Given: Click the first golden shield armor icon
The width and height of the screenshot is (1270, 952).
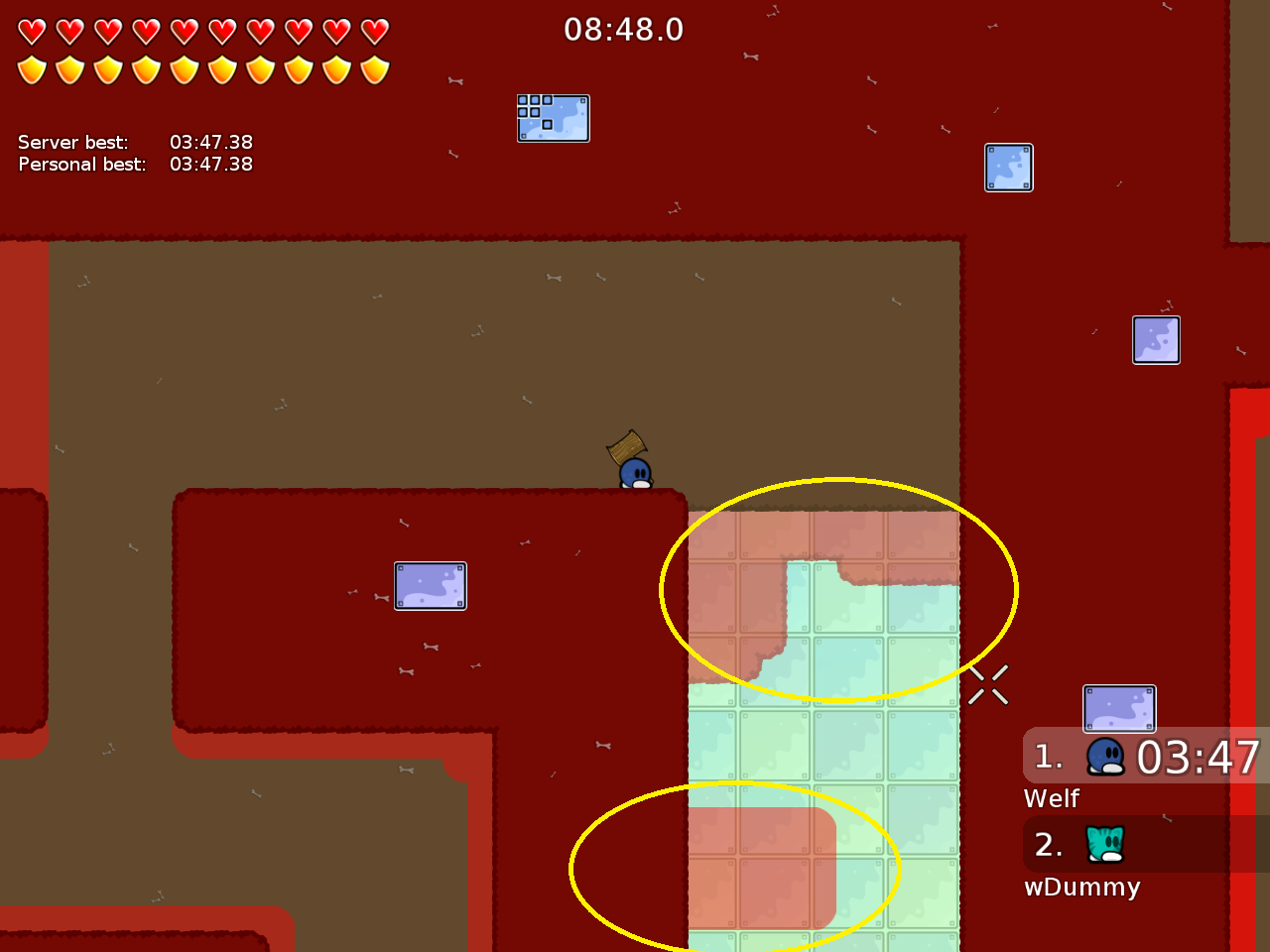Looking at the screenshot, I should pyautogui.click(x=33, y=69).
